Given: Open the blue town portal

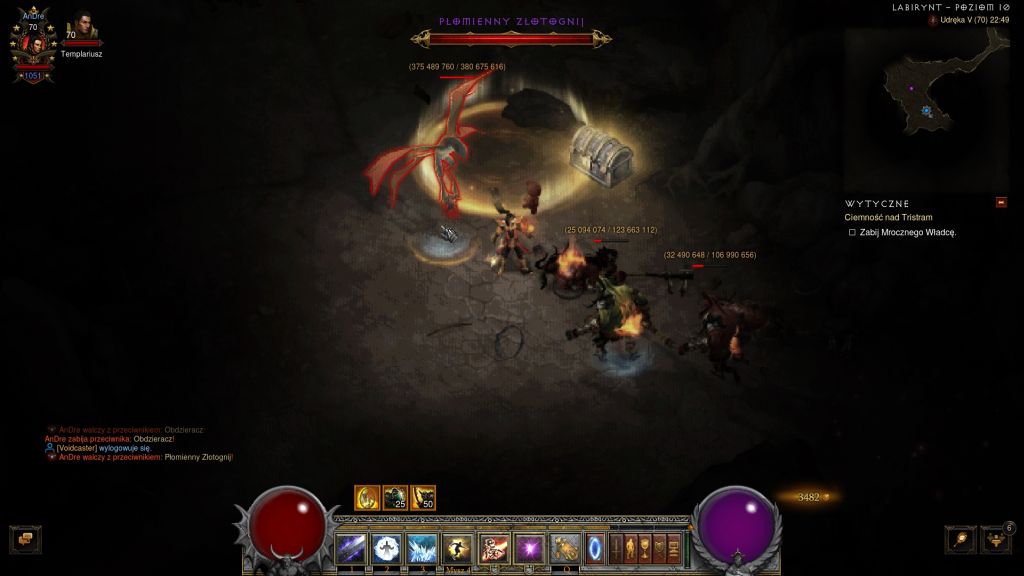Looking at the screenshot, I should [x=596, y=548].
